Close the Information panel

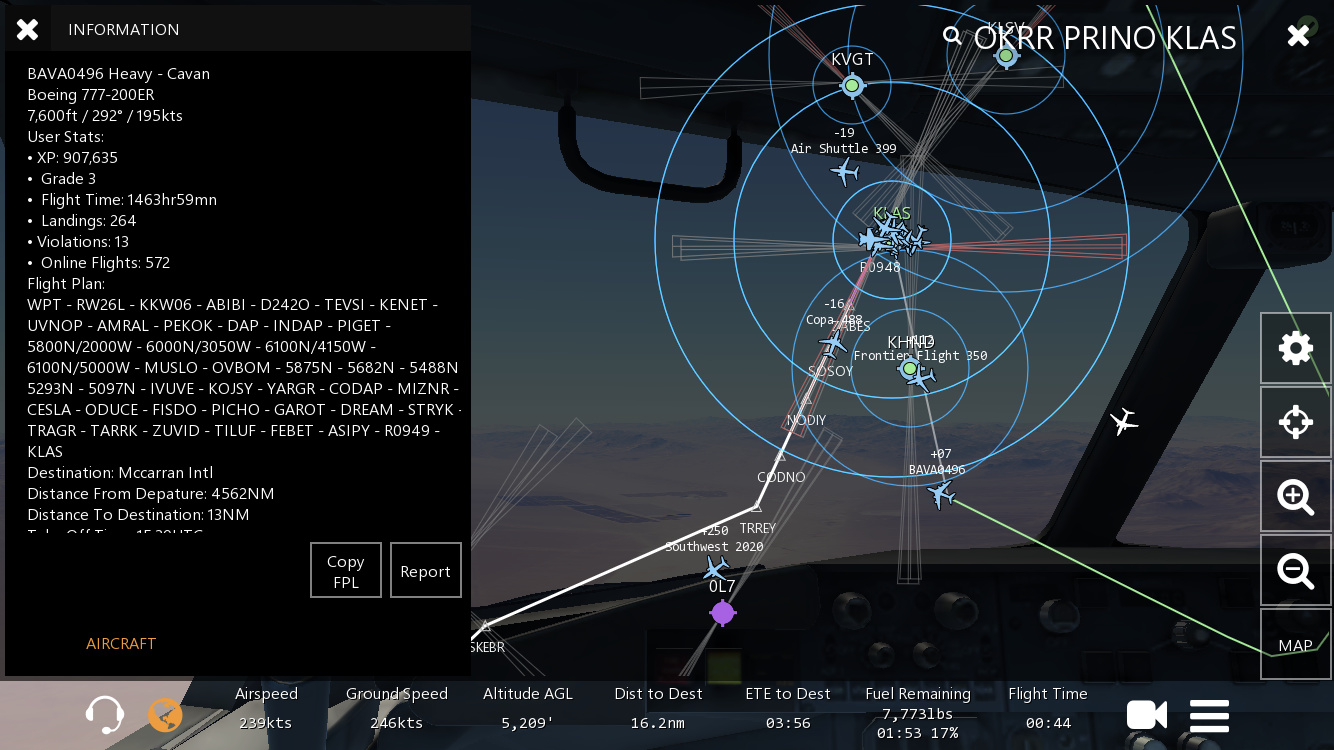[27, 30]
